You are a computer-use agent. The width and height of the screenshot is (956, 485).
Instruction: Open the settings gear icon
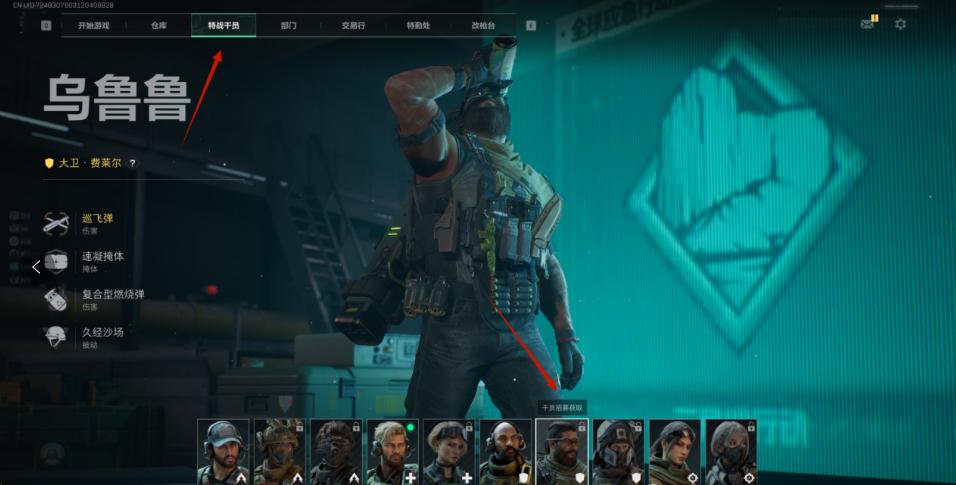click(900, 24)
